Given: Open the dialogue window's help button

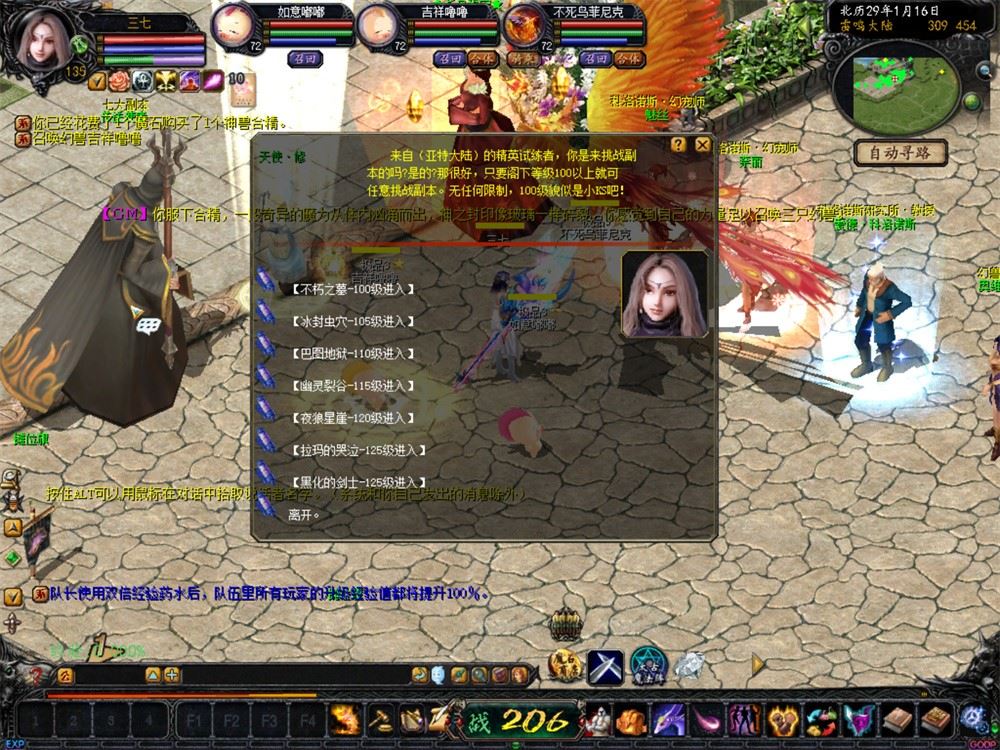Looking at the screenshot, I should point(679,145).
